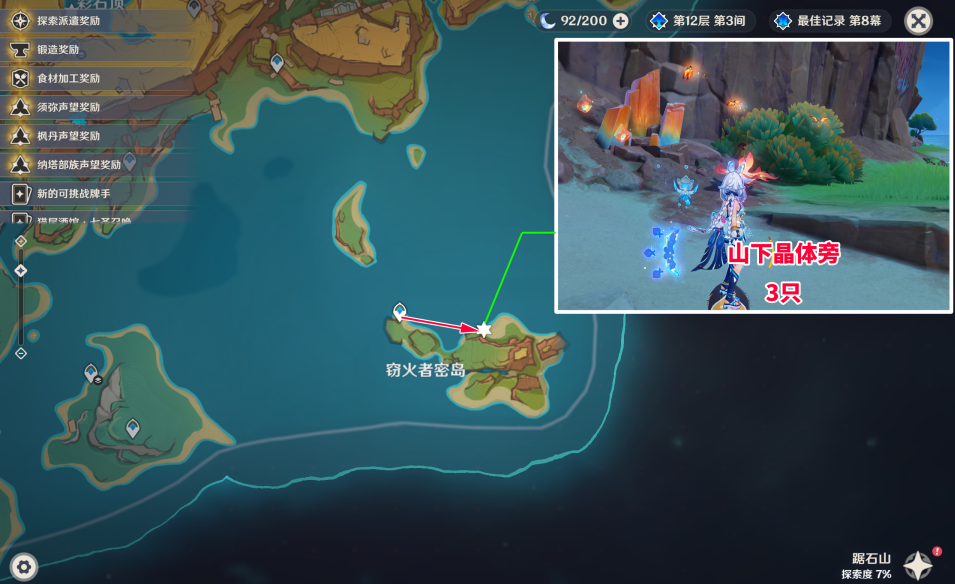
Task: Click the white star marker on 窃火者密岛
Action: tap(484, 329)
